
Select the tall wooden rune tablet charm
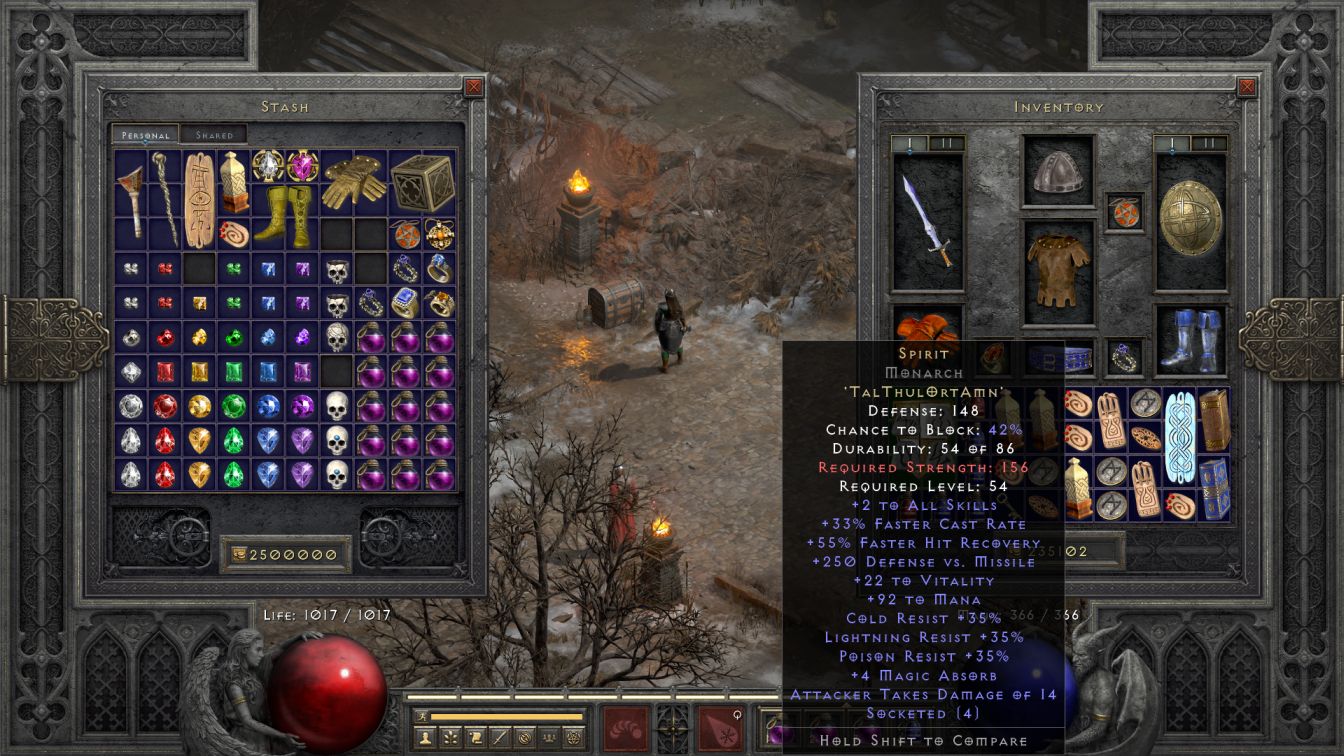click(199, 198)
